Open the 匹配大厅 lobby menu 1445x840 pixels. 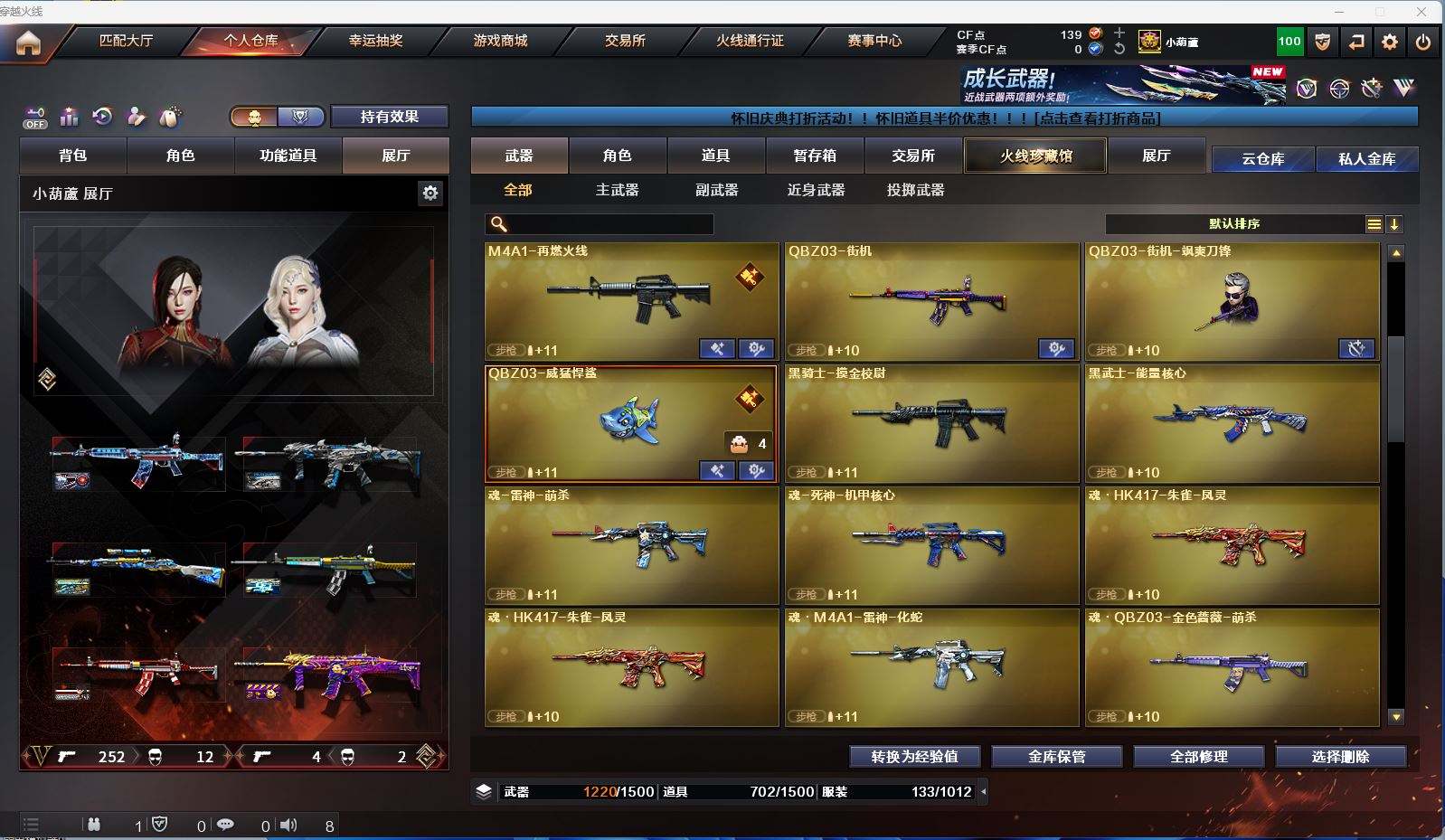click(x=126, y=41)
